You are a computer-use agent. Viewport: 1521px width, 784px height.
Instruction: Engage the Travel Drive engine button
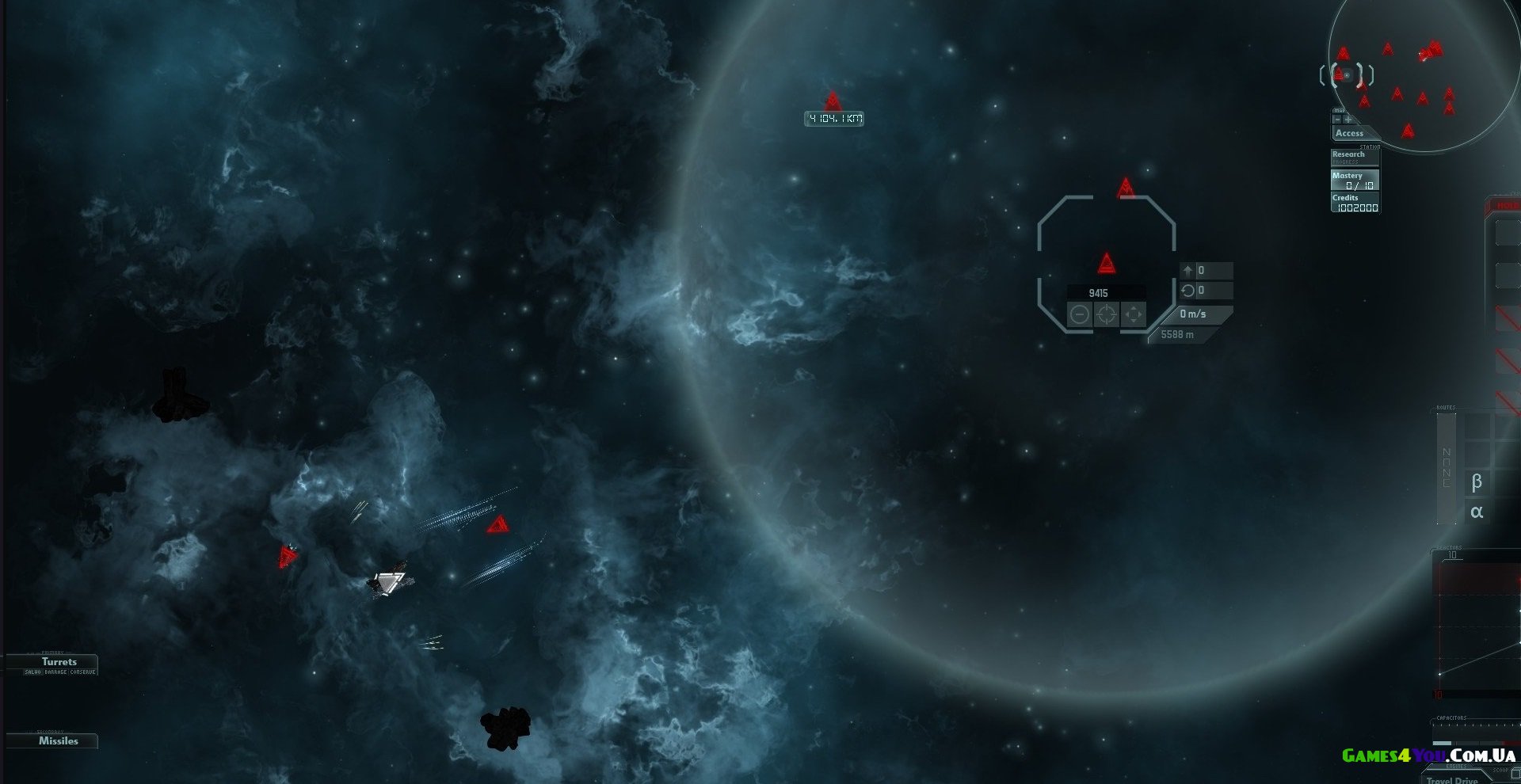(x=1453, y=779)
